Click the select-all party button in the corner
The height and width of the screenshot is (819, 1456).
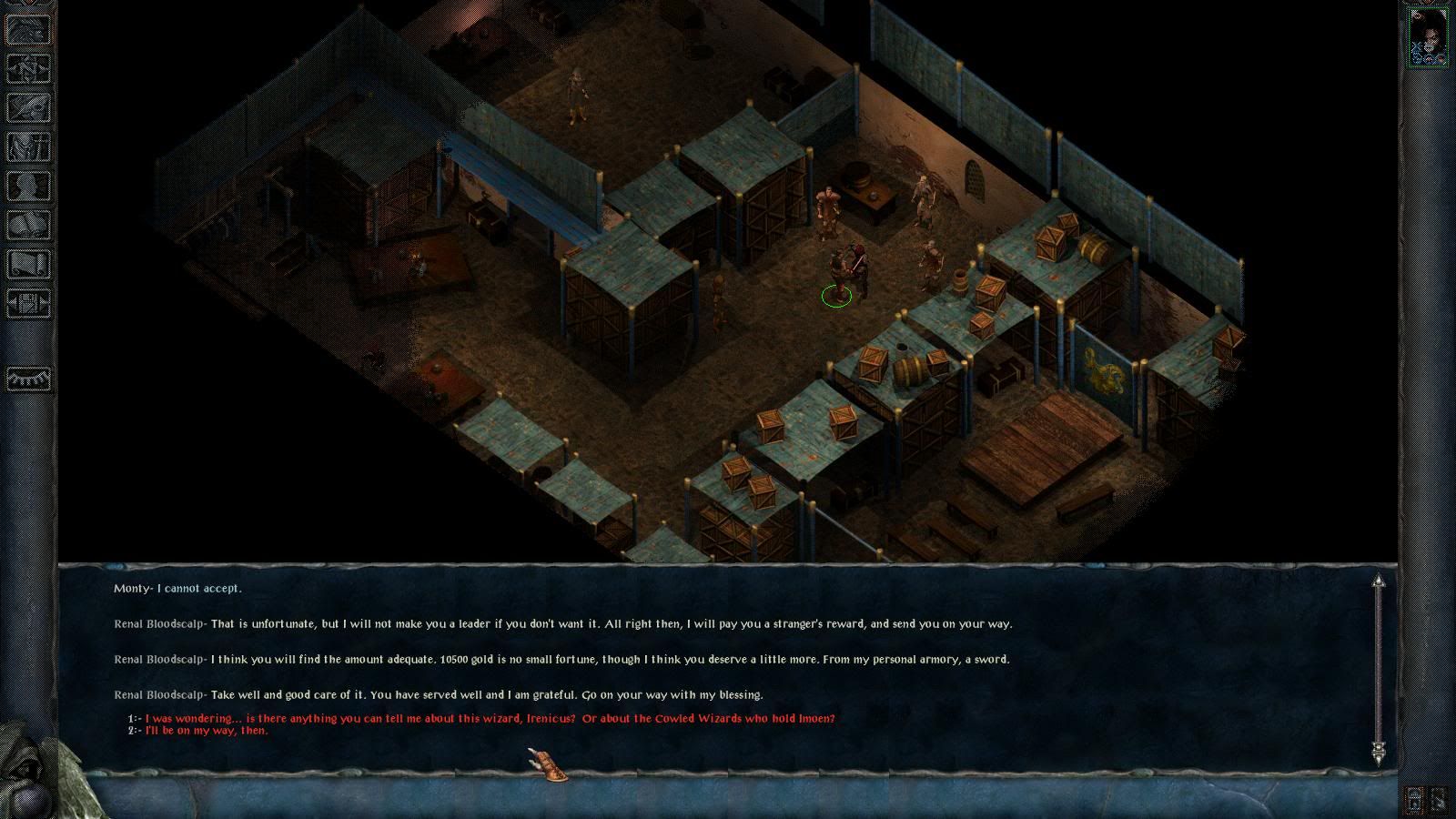1439,800
